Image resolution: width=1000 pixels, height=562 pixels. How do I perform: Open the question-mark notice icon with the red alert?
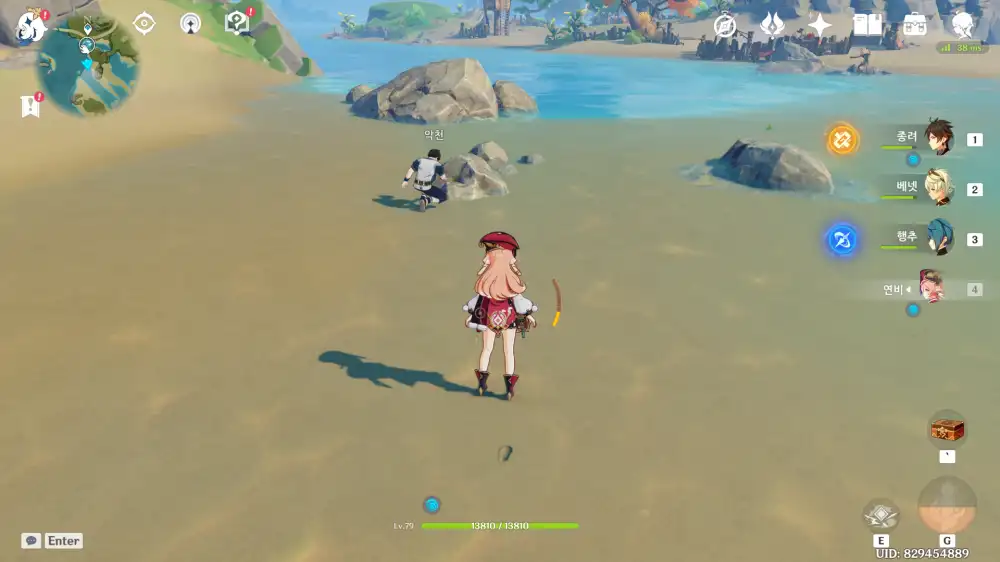(237, 22)
